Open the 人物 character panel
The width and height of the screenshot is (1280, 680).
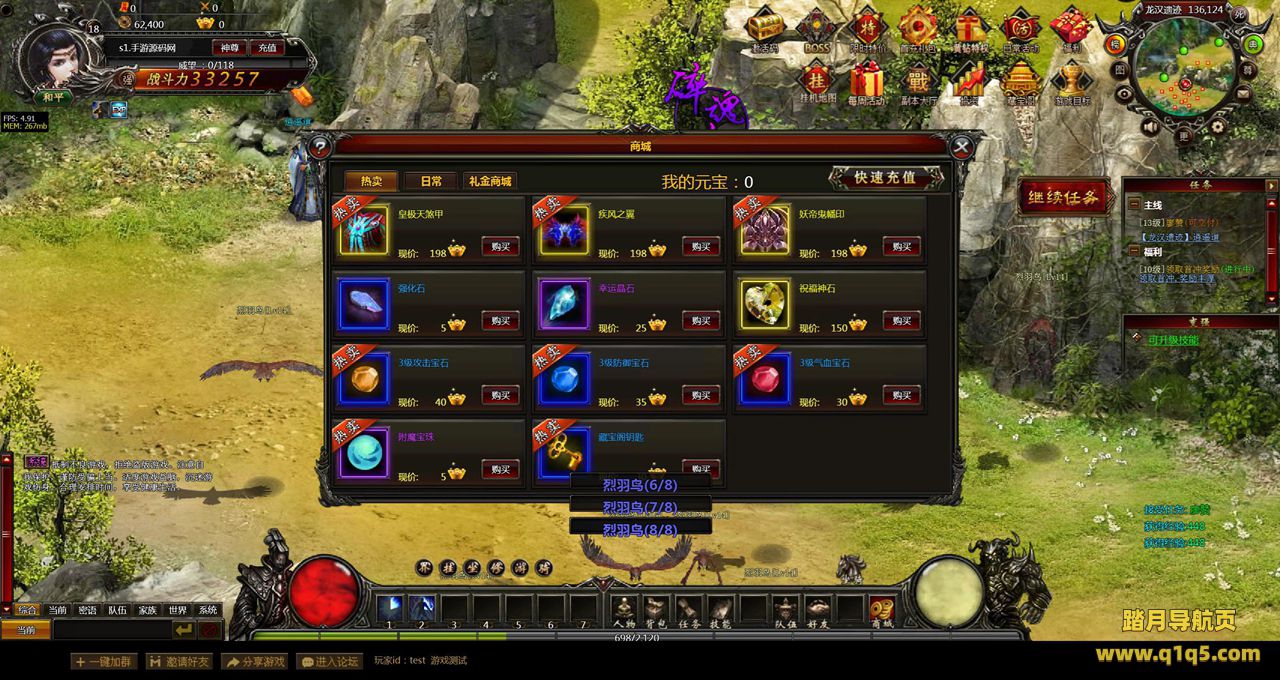[624, 609]
